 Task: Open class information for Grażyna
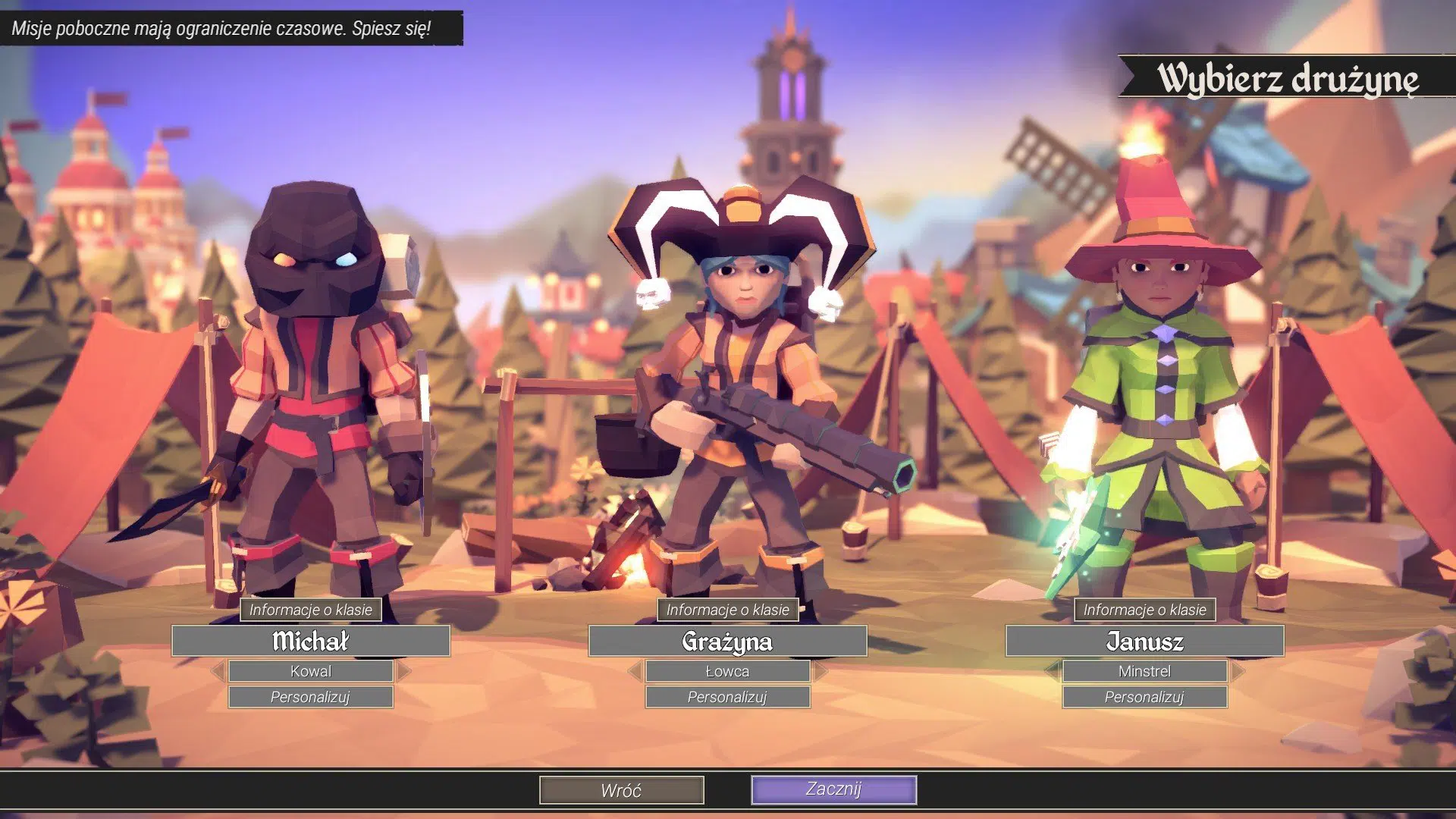[x=728, y=610]
